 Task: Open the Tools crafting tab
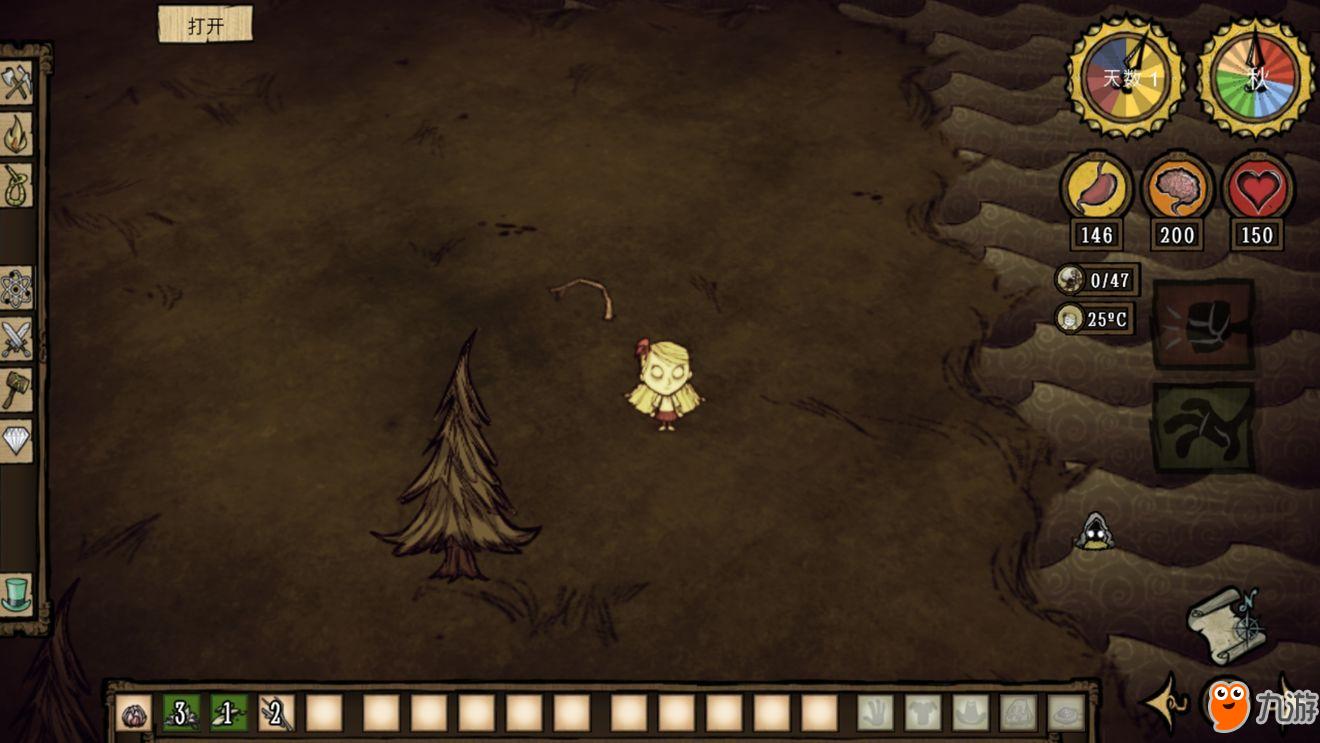click(17, 83)
